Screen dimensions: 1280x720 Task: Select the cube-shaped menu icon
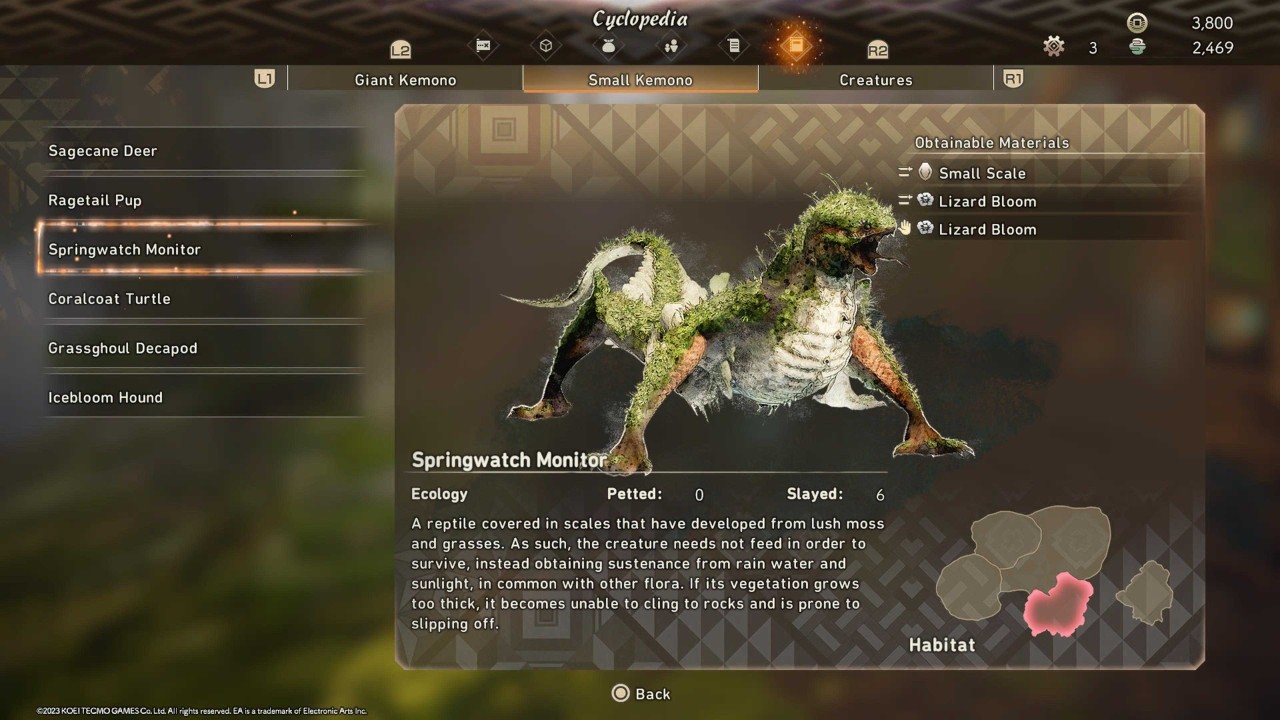pos(546,45)
